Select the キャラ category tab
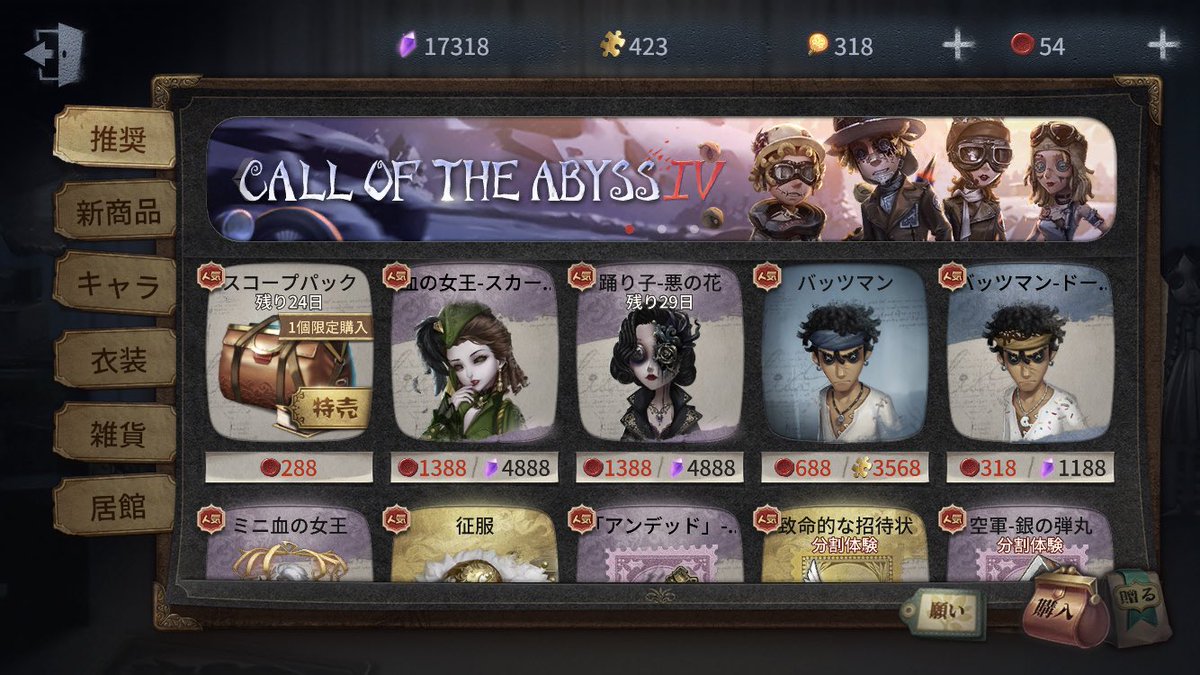The image size is (1200, 675). [x=118, y=285]
